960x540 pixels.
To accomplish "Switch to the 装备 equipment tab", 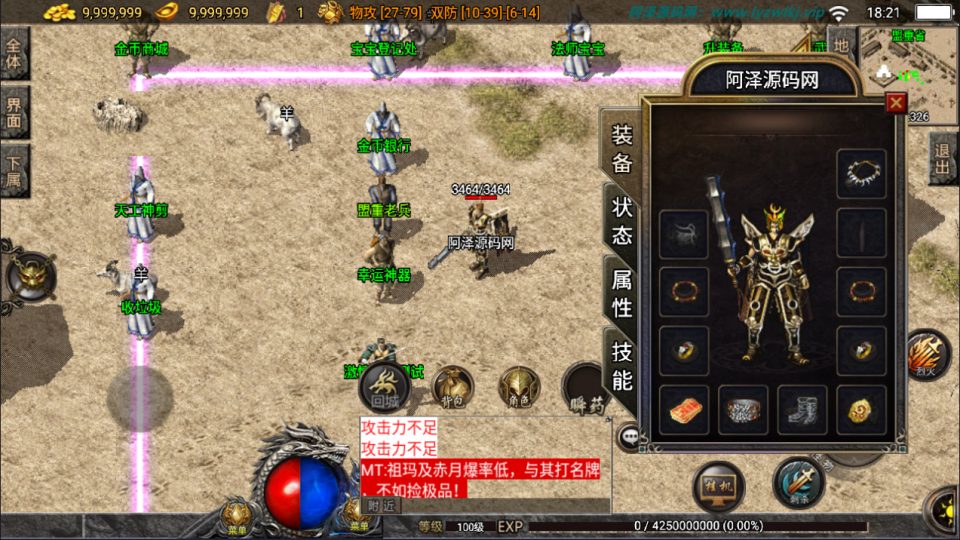I will 622,150.
